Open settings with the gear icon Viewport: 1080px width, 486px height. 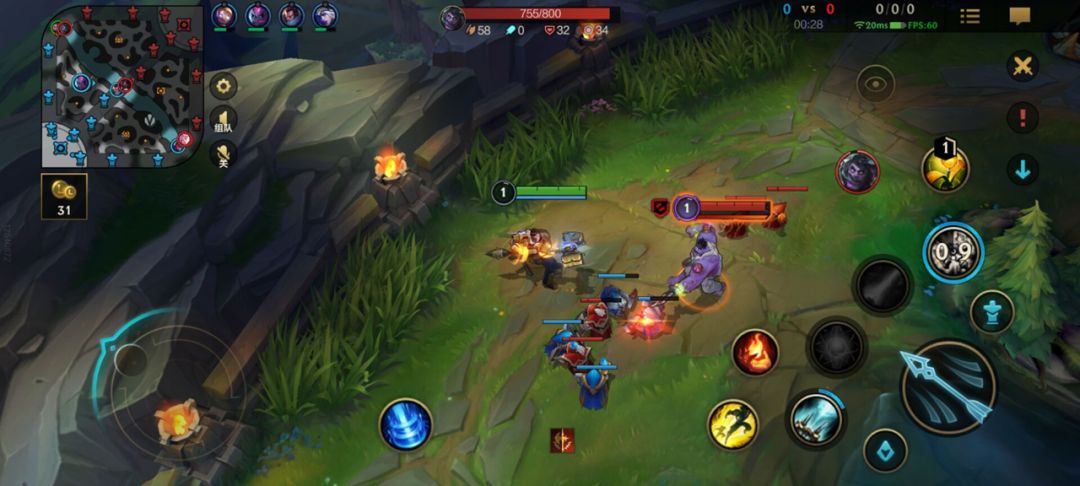[x=223, y=85]
